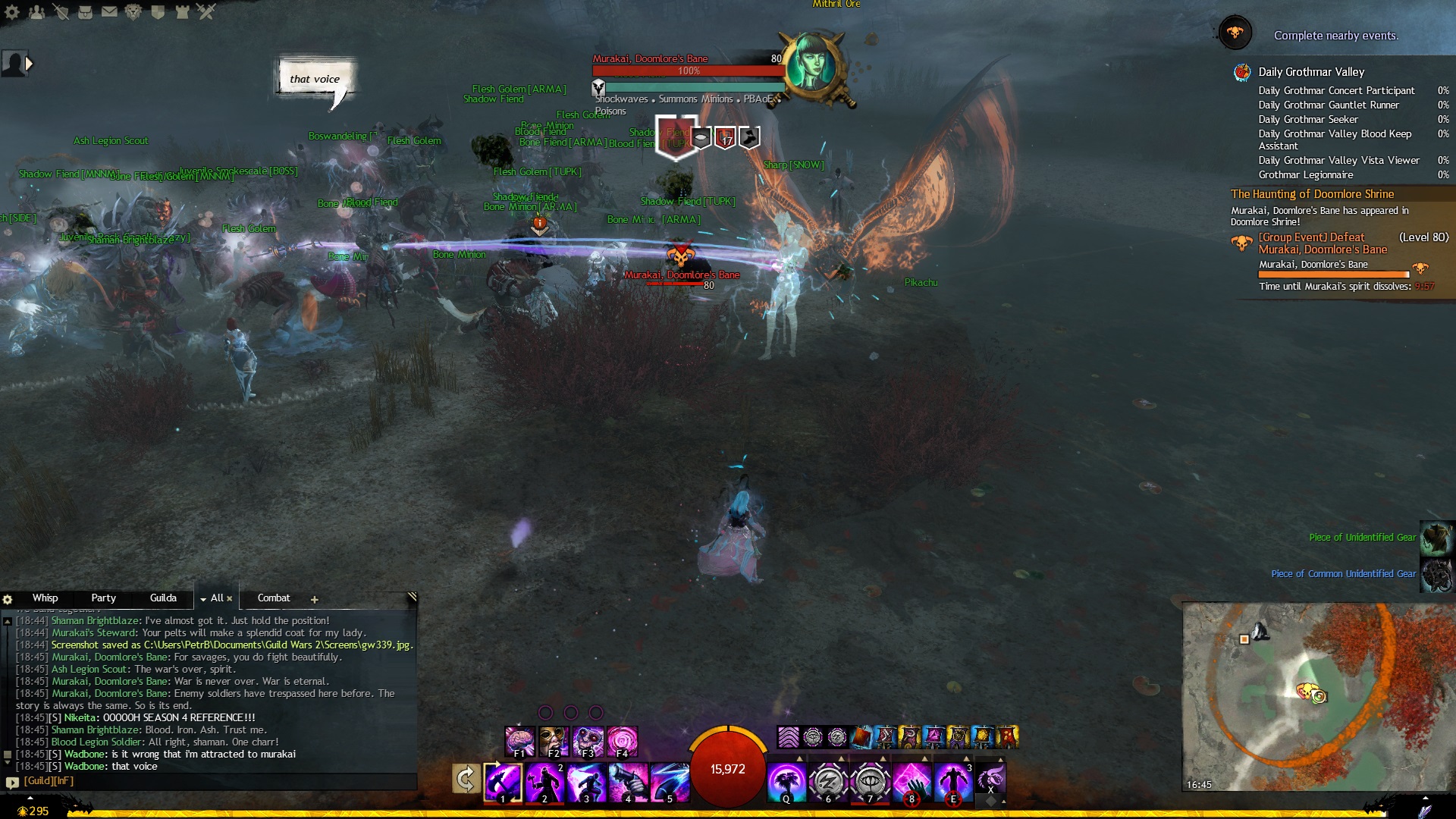The height and width of the screenshot is (819, 1456).
Task: Open the game menu gear icon
Action: pos(12,11)
